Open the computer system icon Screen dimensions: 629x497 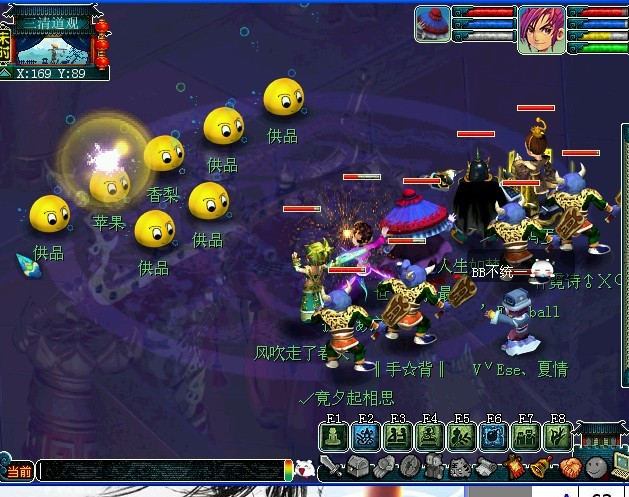tap(620, 465)
